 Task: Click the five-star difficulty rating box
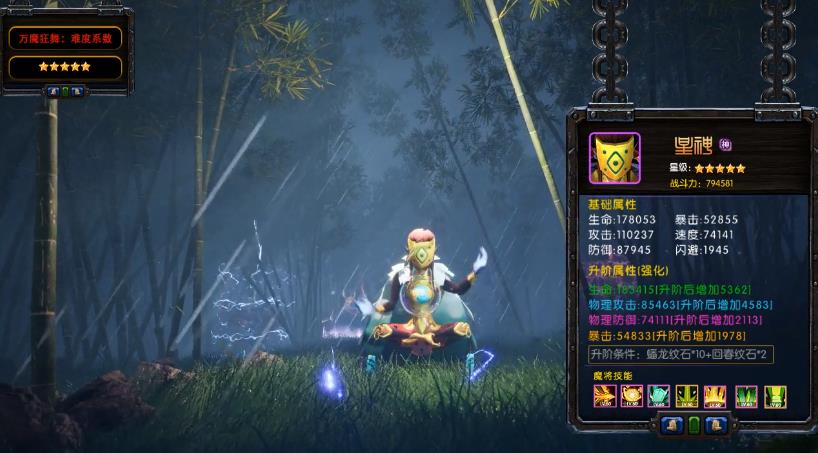[66, 67]
